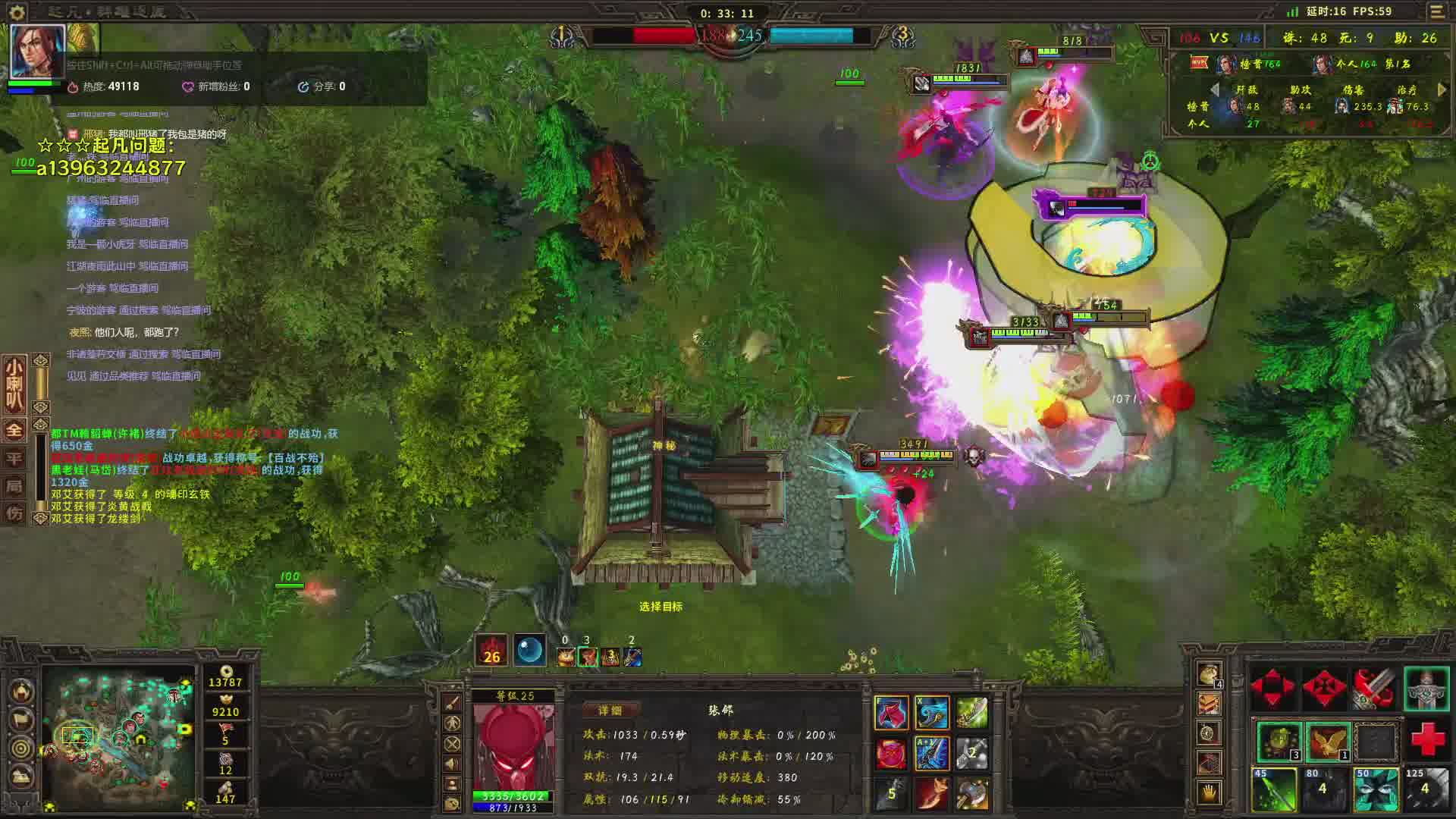Select the blue X bow item slot
This screenshot has height=819, width=1456.
[931, 714]
